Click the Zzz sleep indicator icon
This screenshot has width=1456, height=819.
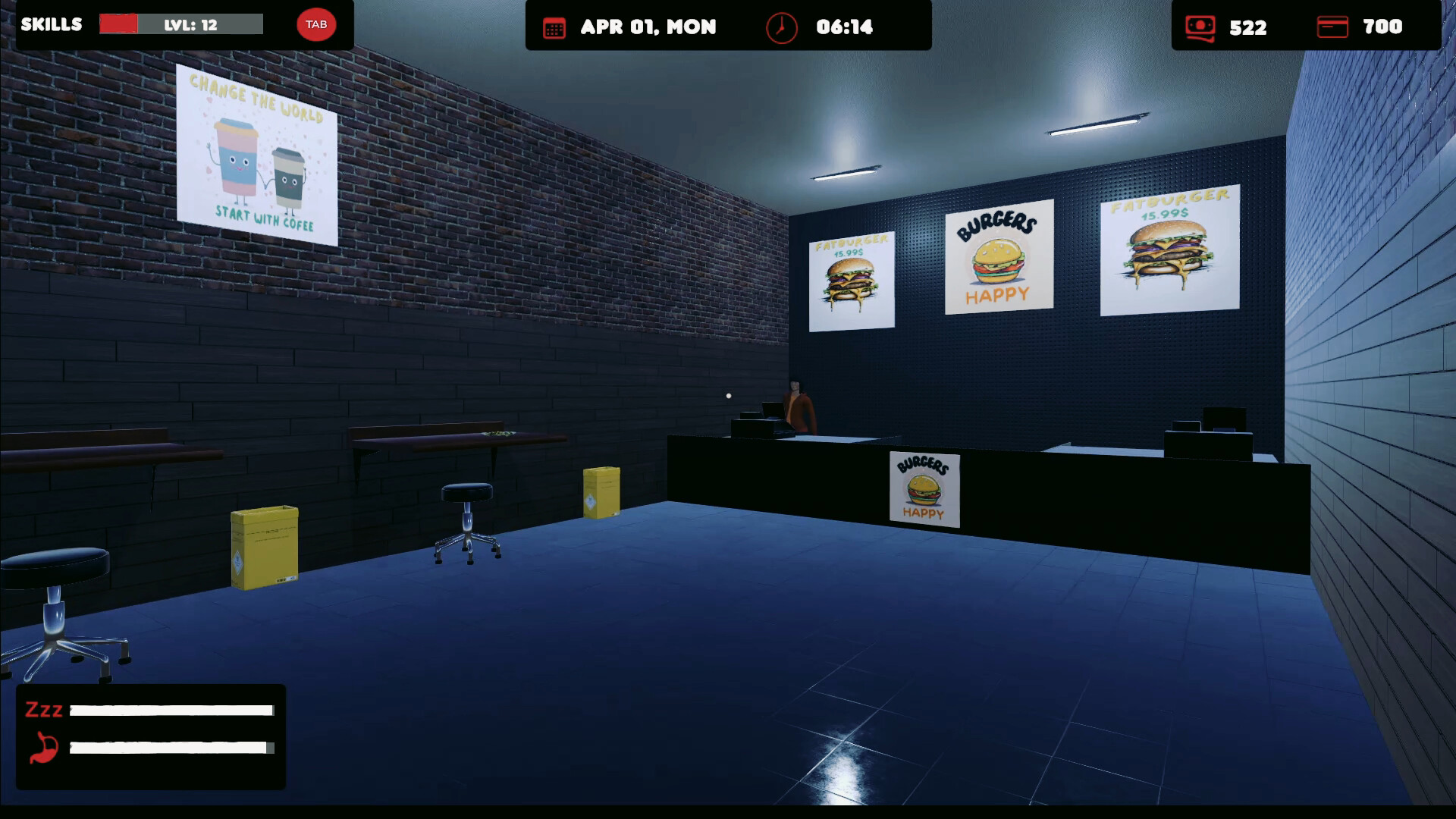pos(43,711)
